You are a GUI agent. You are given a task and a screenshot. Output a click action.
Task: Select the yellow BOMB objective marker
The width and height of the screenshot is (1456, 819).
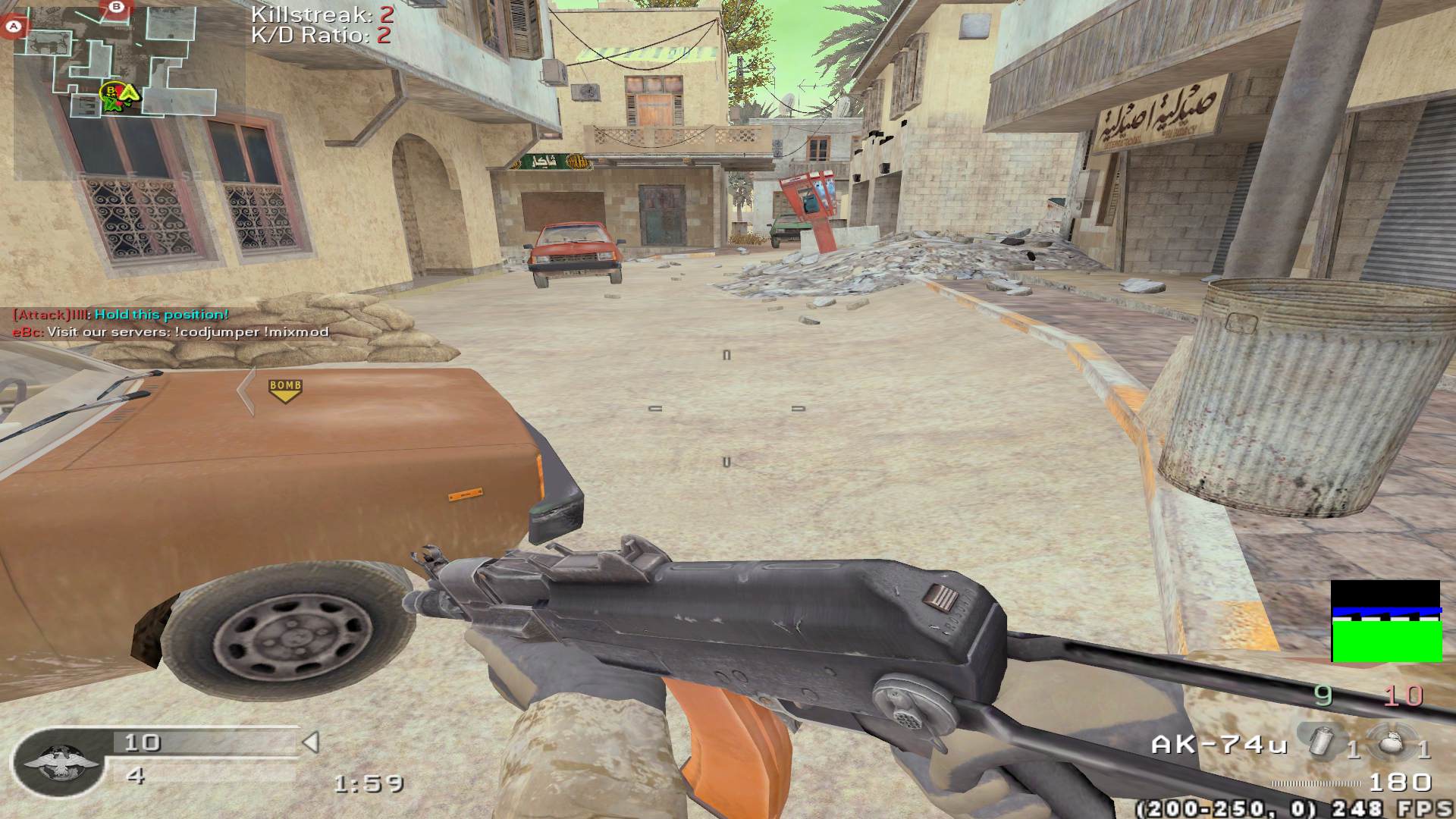click(x=285, y=390)
